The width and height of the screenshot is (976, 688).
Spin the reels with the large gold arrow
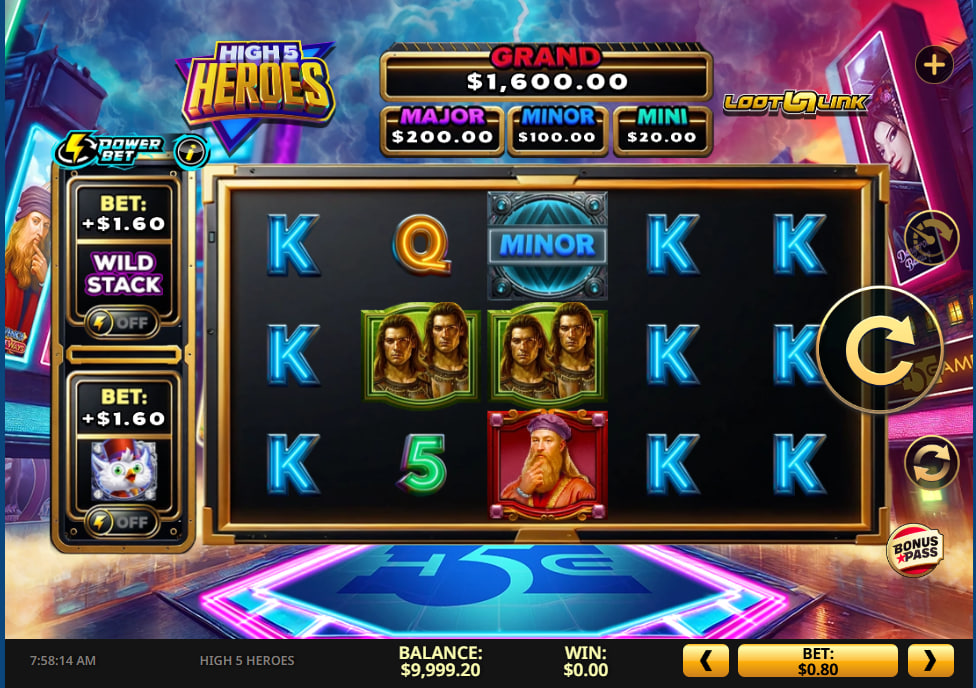point(879,350)
